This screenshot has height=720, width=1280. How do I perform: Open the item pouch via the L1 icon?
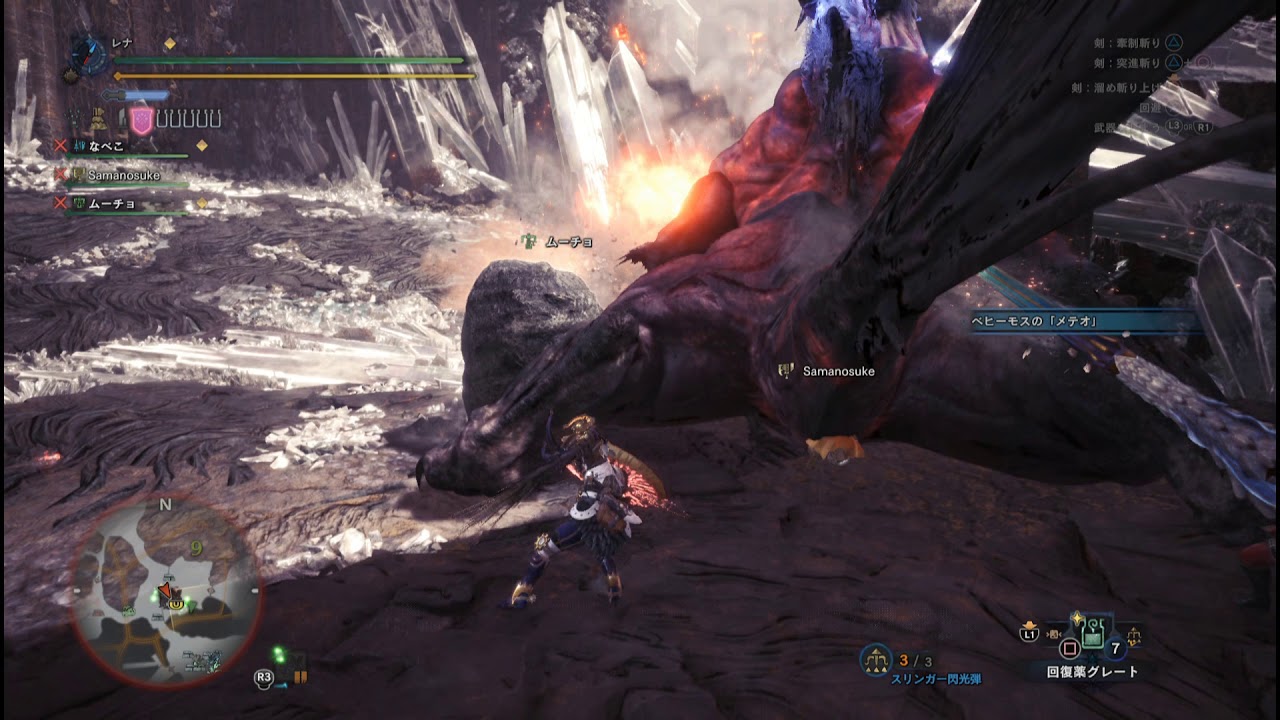coord(1030,633)
